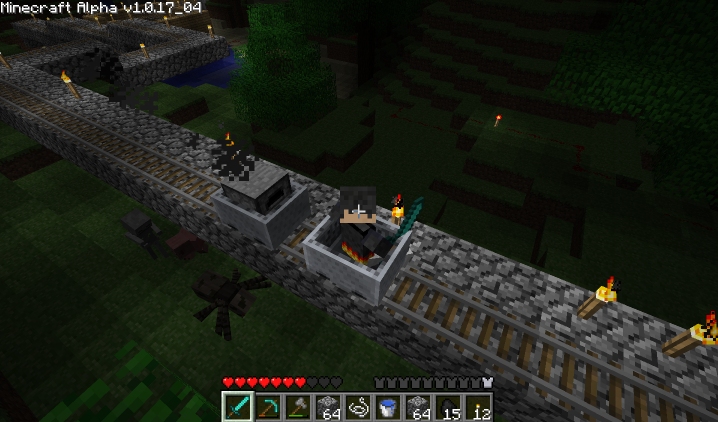
Task: Choose the diamond pickaxe in the hotbar
Action: click(268, 407)
